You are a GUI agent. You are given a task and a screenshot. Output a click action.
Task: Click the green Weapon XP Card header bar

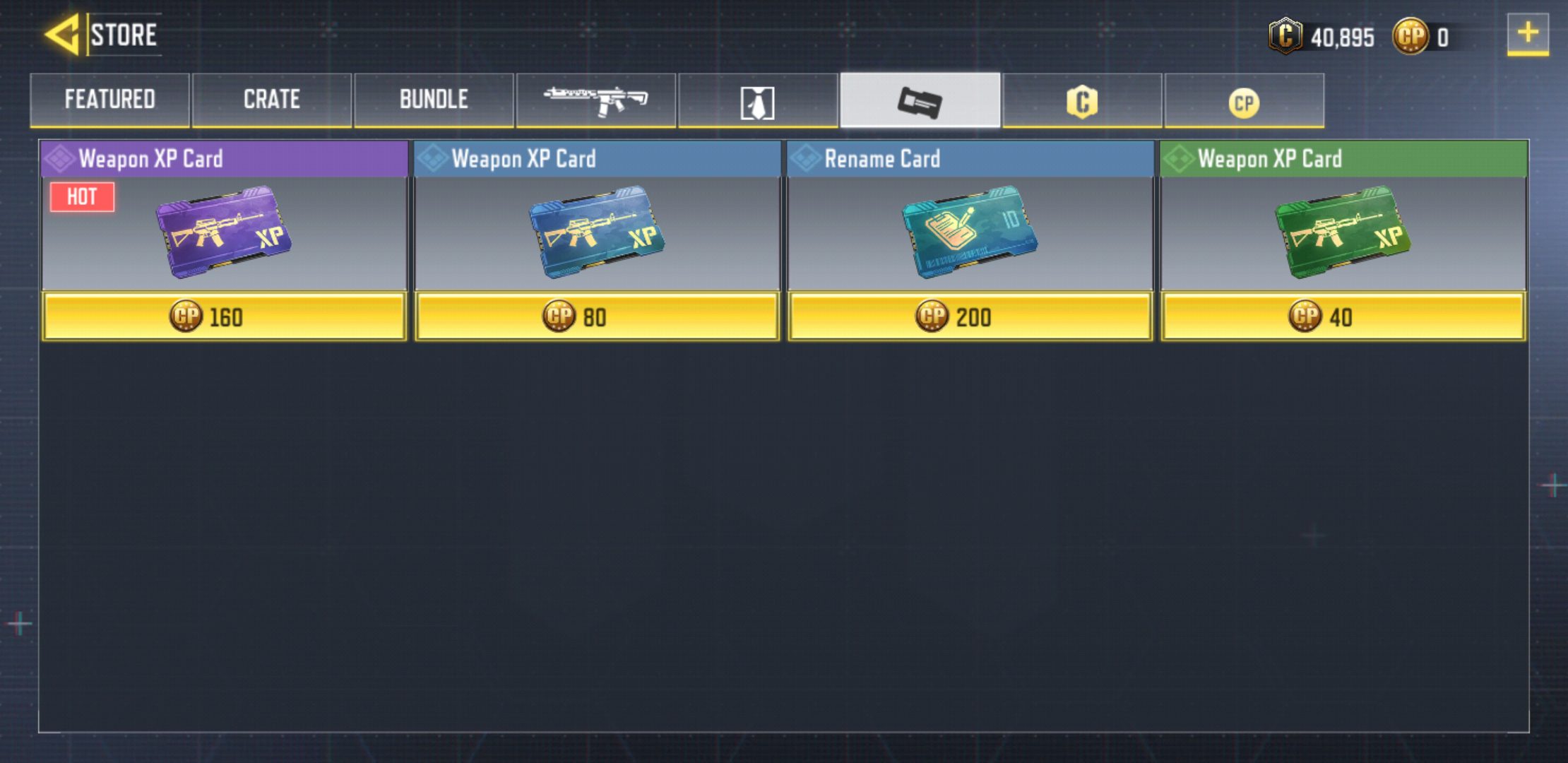click(x=1343, y=158)
